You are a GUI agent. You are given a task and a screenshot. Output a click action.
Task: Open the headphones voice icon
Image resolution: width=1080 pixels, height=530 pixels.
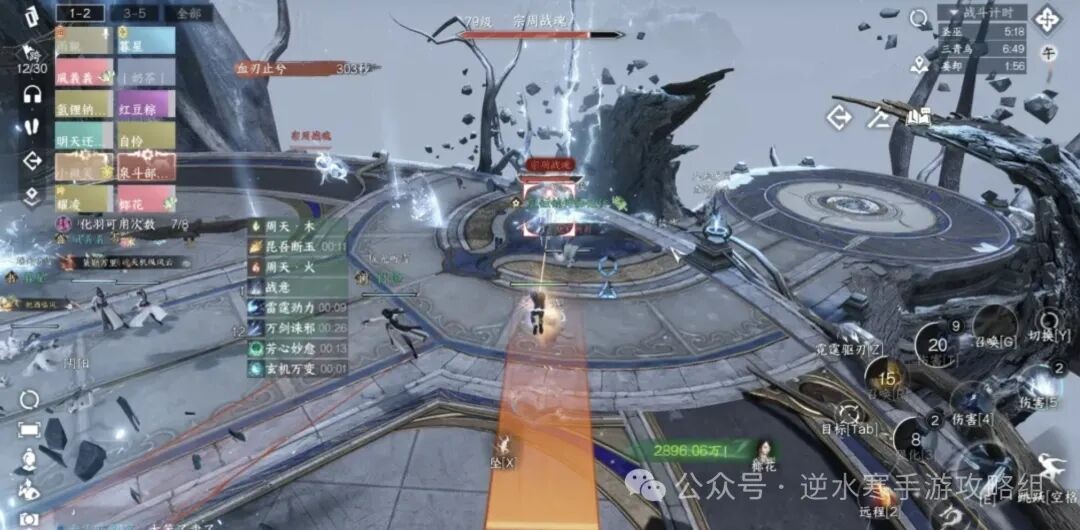(x=32, y=94)
